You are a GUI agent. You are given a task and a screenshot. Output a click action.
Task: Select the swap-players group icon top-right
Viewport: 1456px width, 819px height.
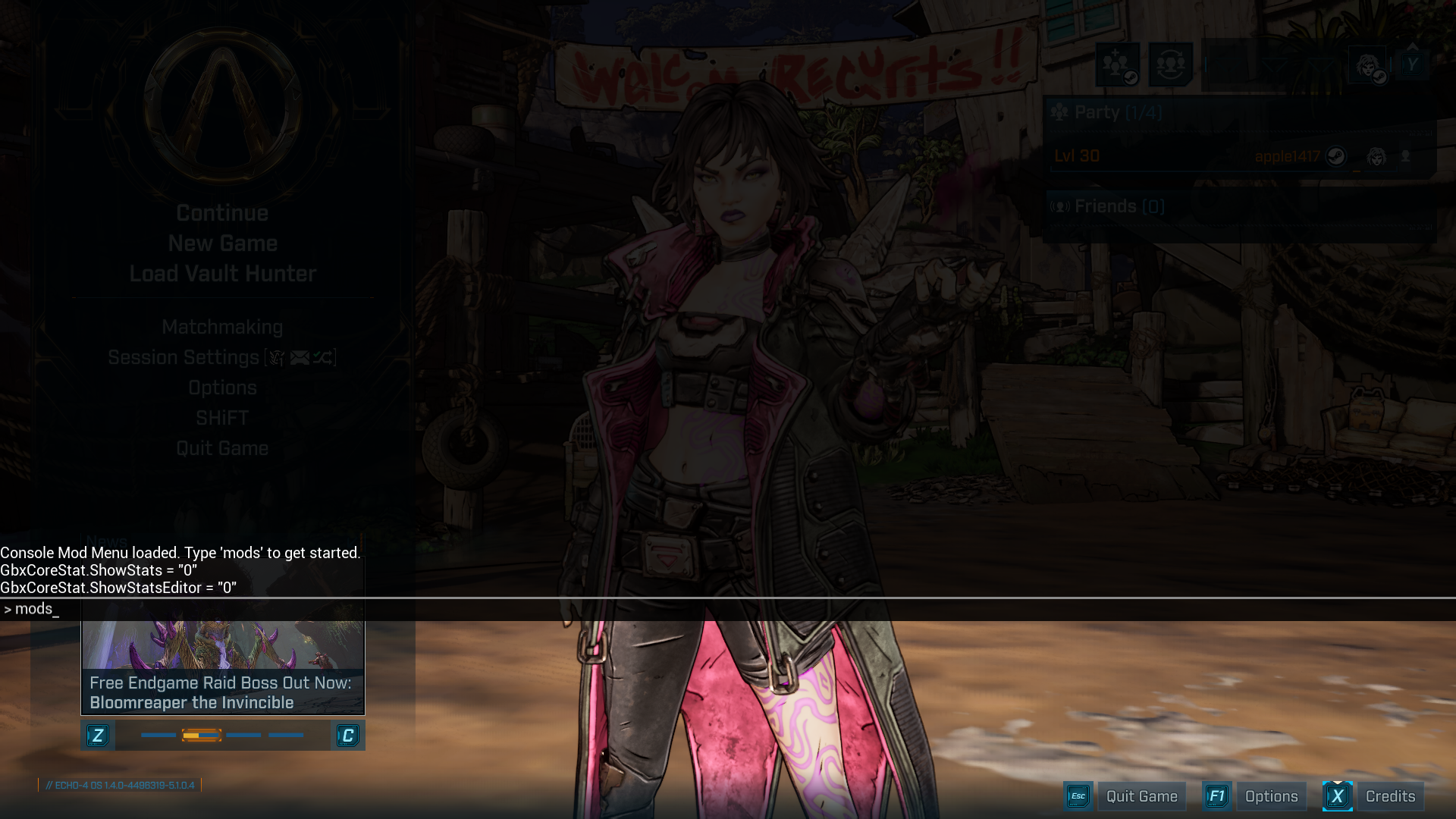(1170, 64)
